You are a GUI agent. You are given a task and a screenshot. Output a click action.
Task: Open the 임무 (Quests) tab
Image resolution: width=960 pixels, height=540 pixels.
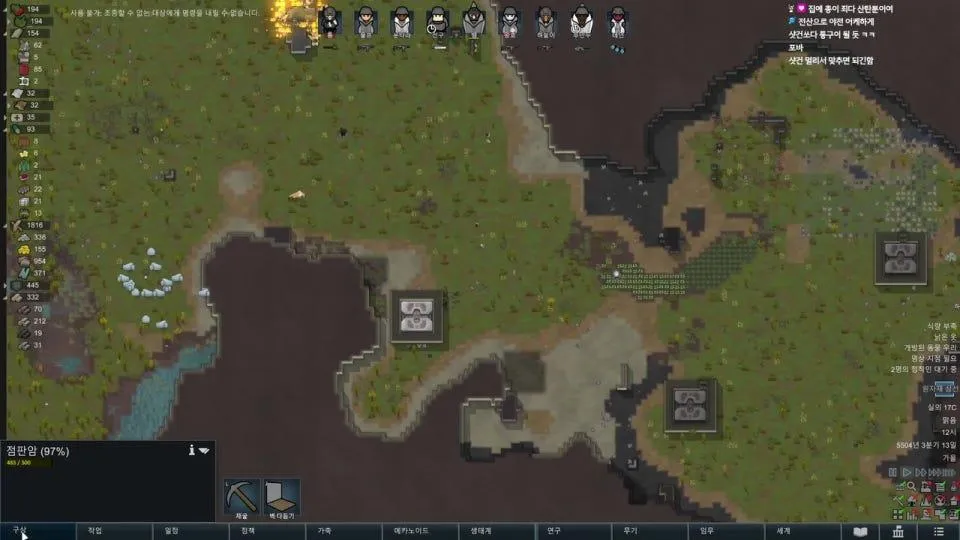click(707, 531)
